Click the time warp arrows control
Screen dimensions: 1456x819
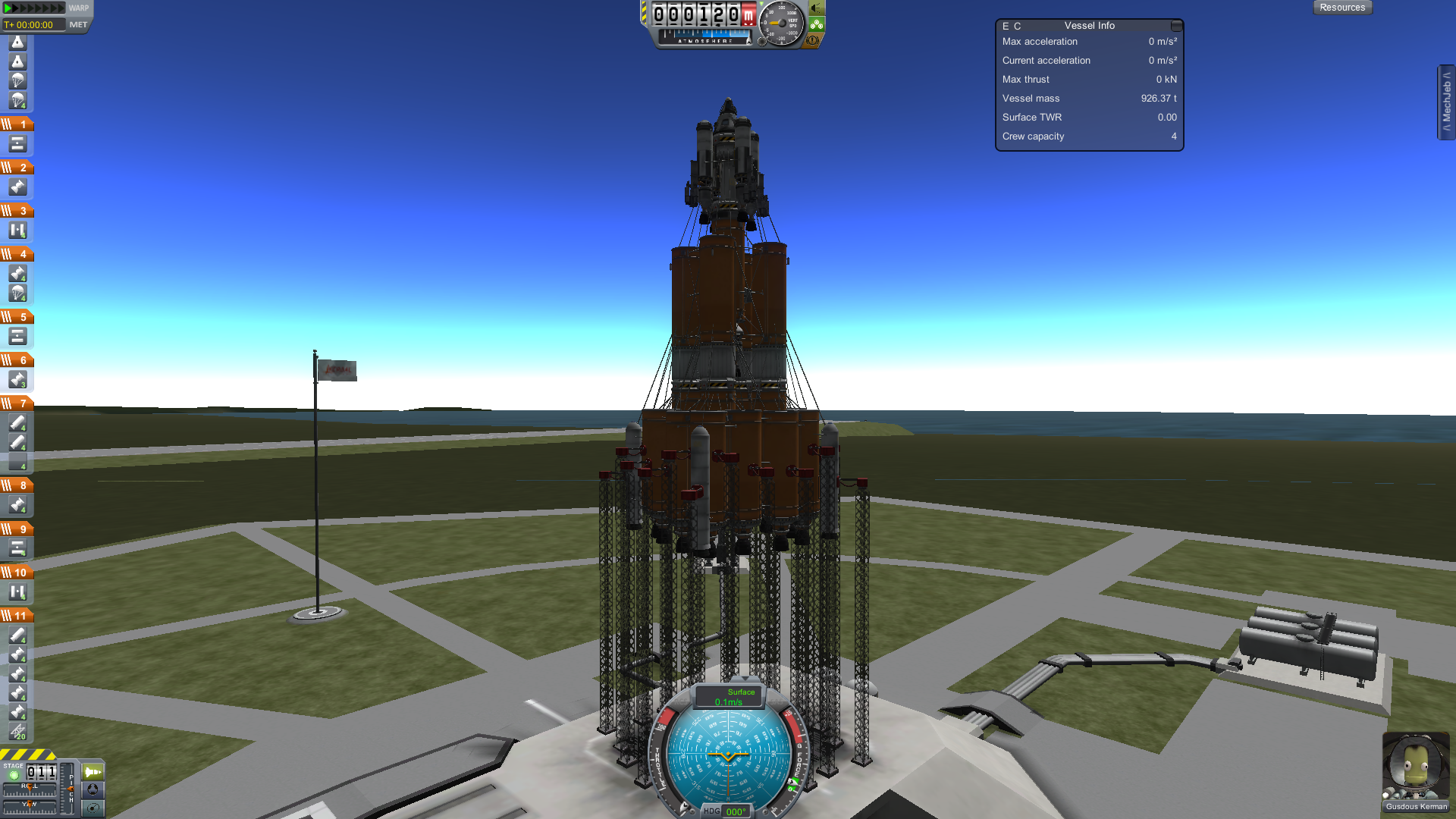34,8
